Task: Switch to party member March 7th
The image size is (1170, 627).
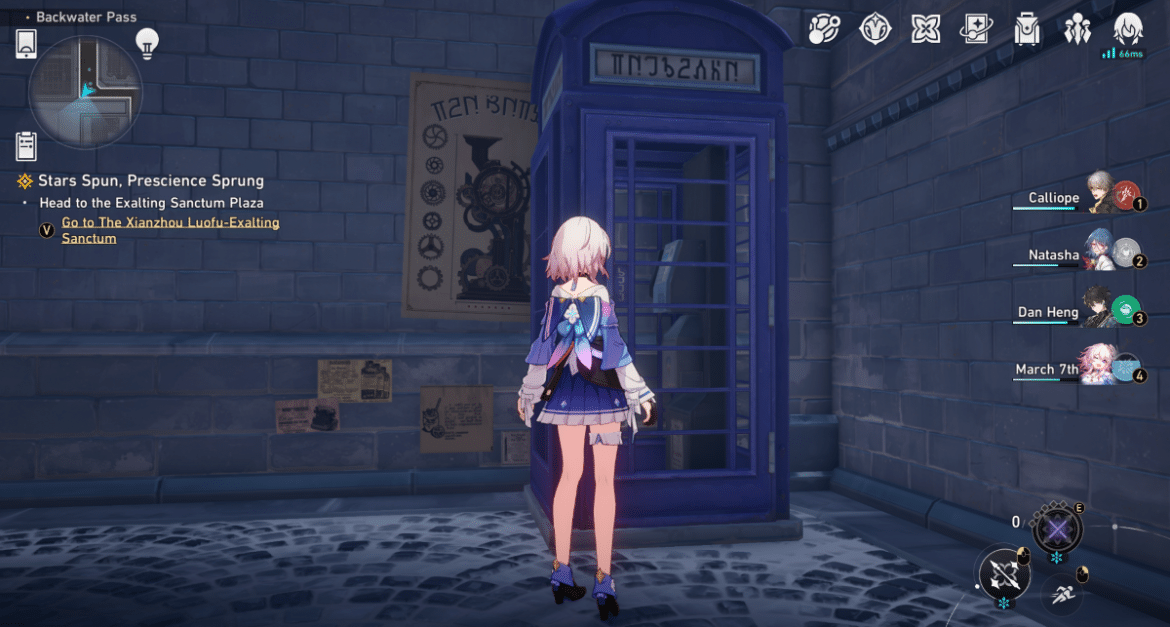Action: click(1103, 366)
